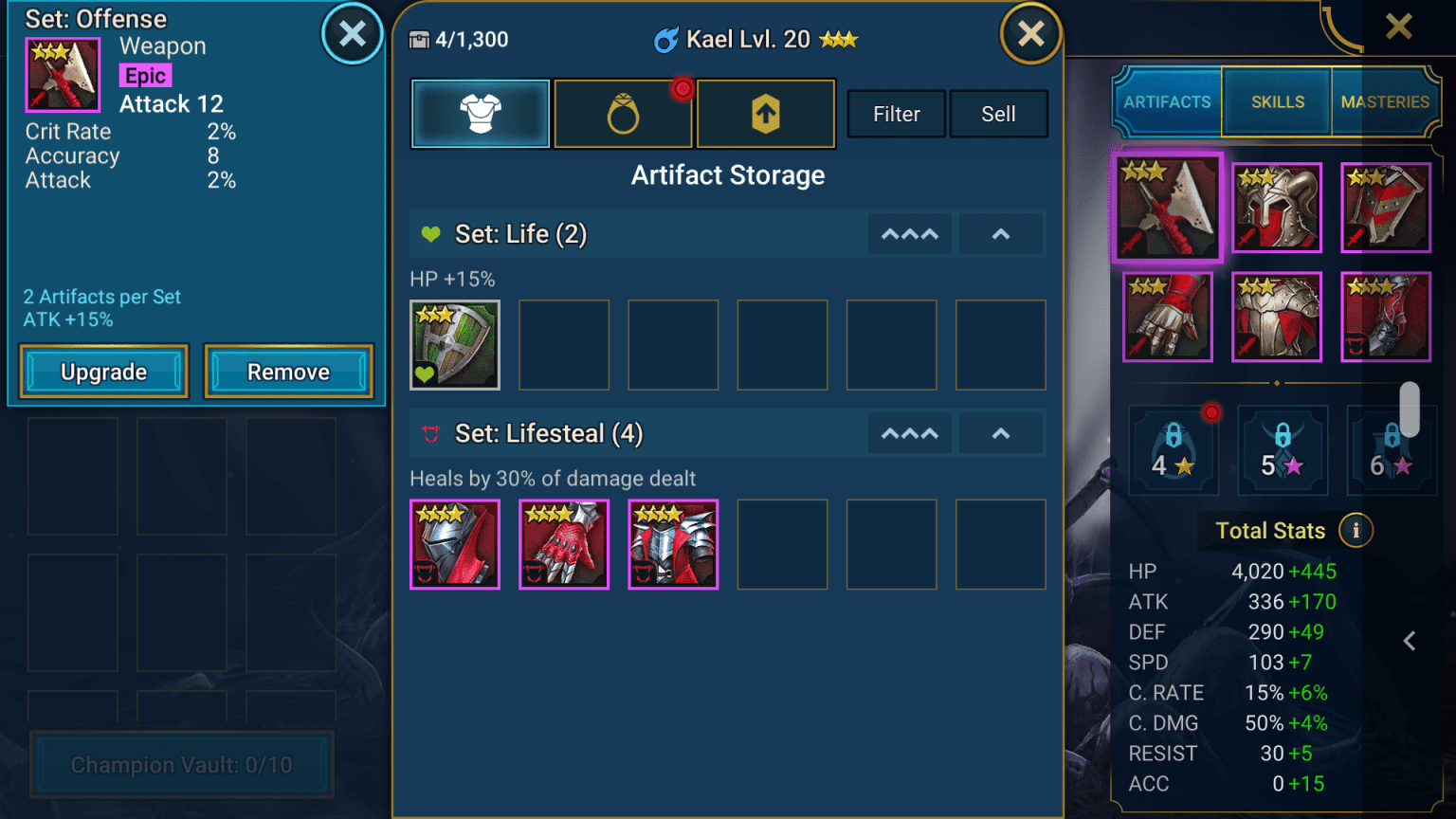Select the equipped Lifesteal gauntlets

[1167, 317]
